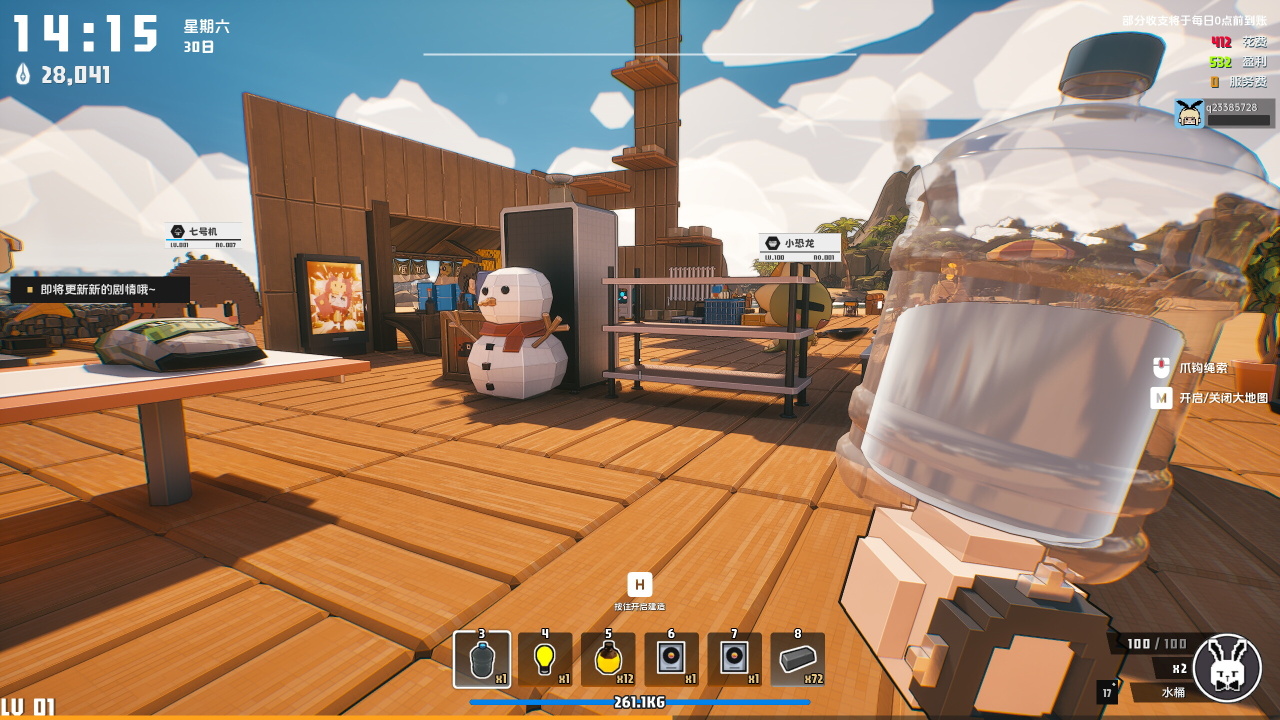Choose the yellow light bulb slot
The image size is (1280, 720).
click(x=545, y=660)
